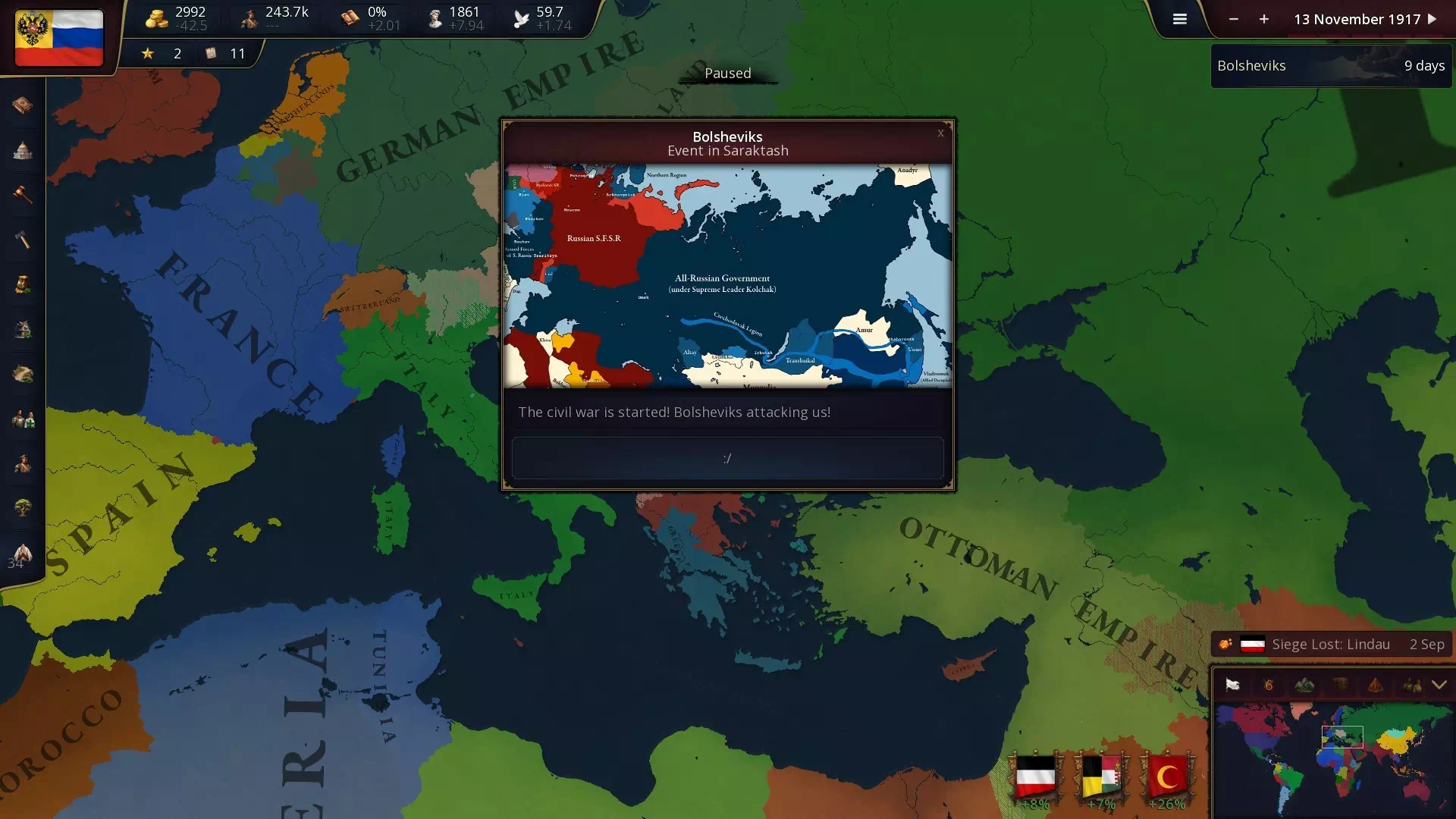Viewport: 1456px width, 819px height.
Task: Select the white flag map mode
Action: tap(1232, 686)
